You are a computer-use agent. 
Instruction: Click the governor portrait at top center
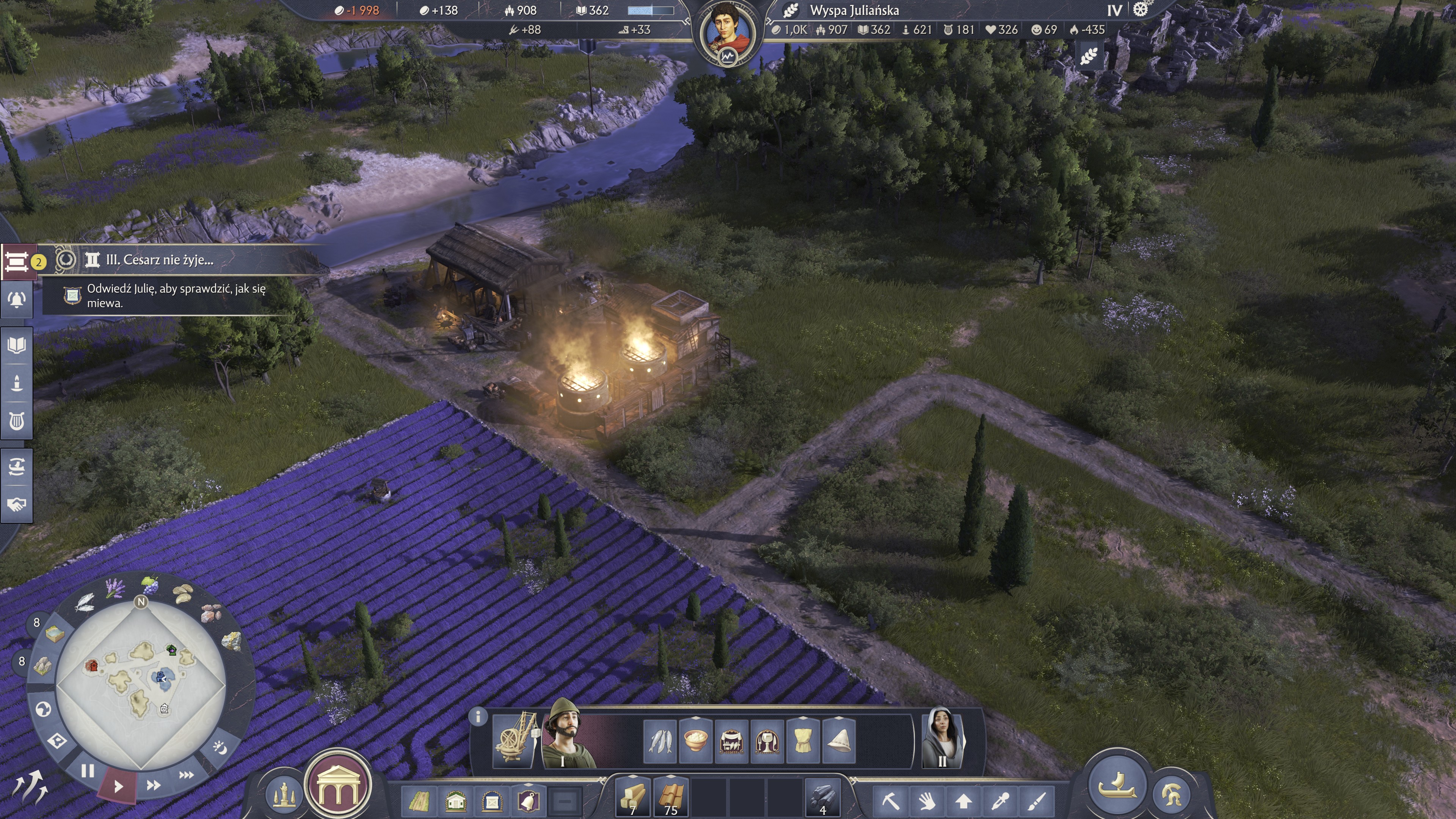(x=728, y=31)
